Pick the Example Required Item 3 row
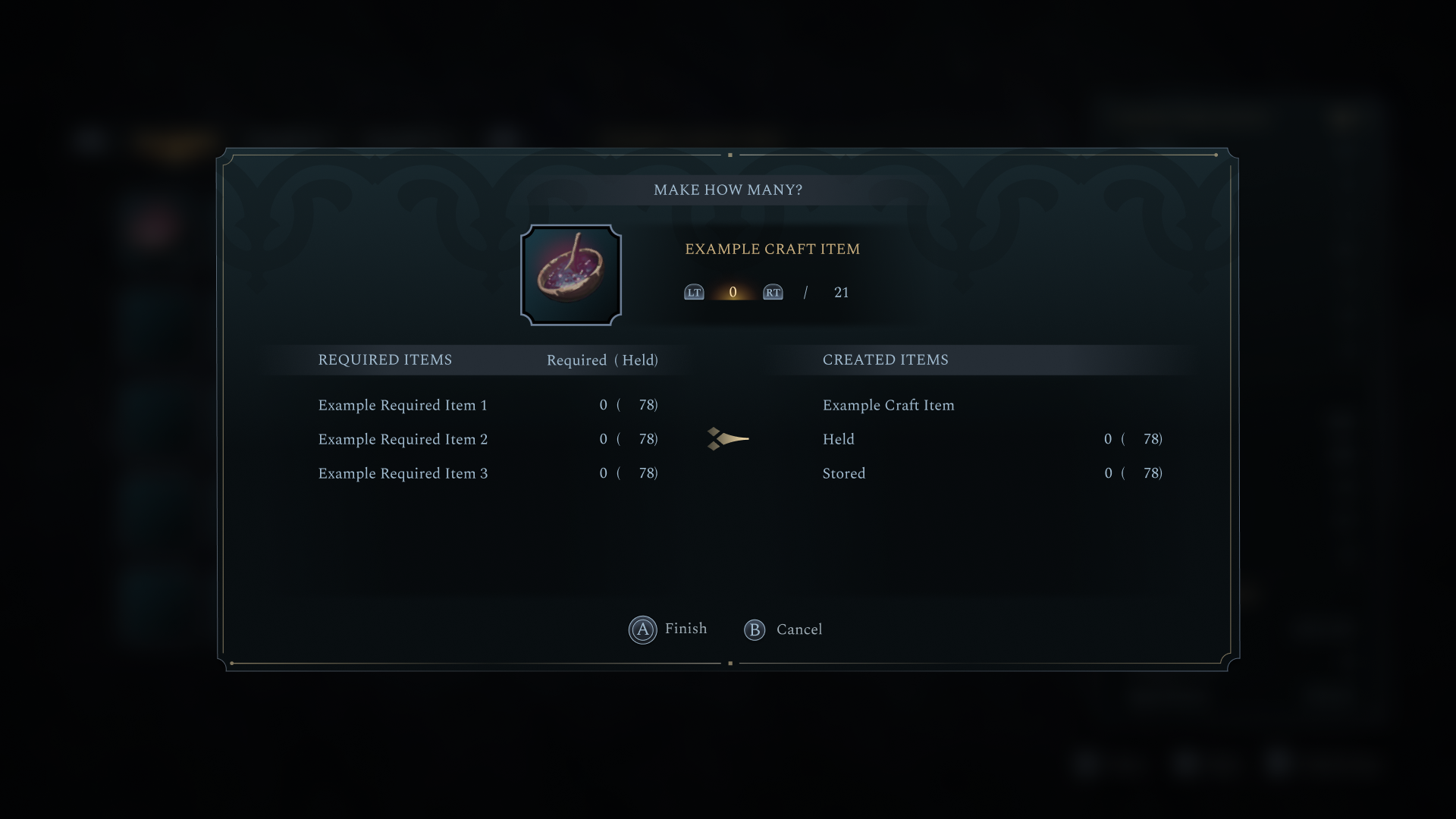Image resolution: width=1456 pixels, height=819 pixels. [487, 474]
